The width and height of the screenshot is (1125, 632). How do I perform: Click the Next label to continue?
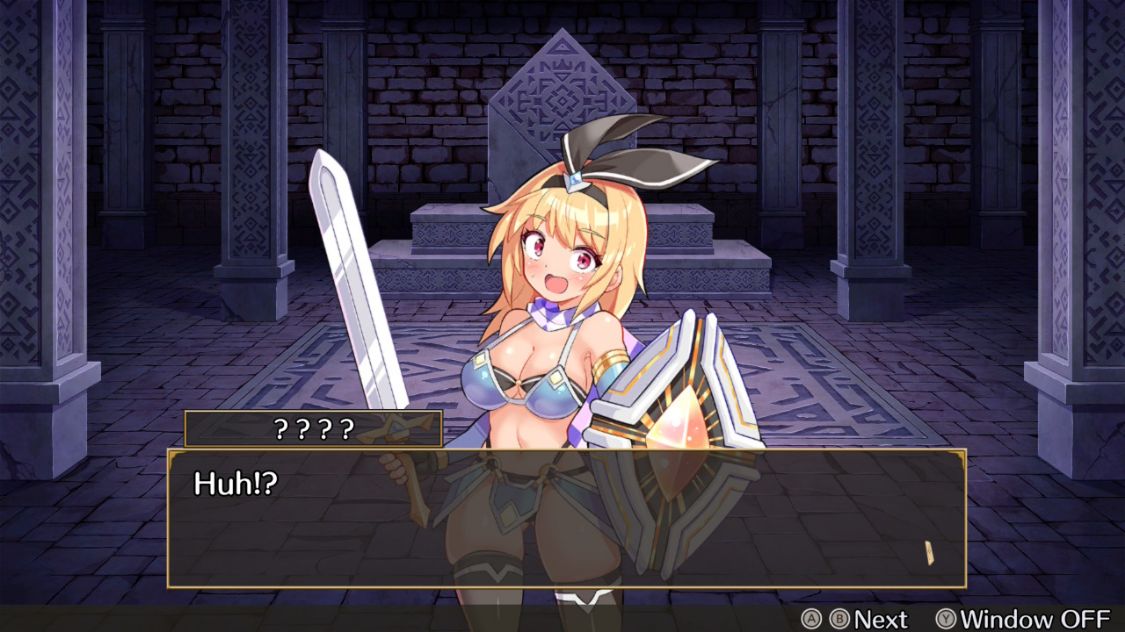click(880, 619)
